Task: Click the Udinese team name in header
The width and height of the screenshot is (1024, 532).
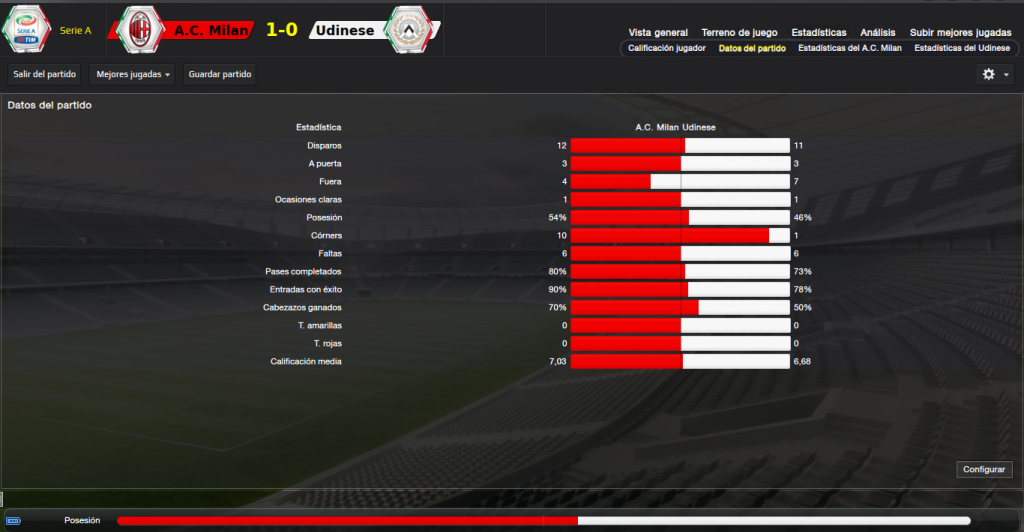Action: tap(344, 31)
